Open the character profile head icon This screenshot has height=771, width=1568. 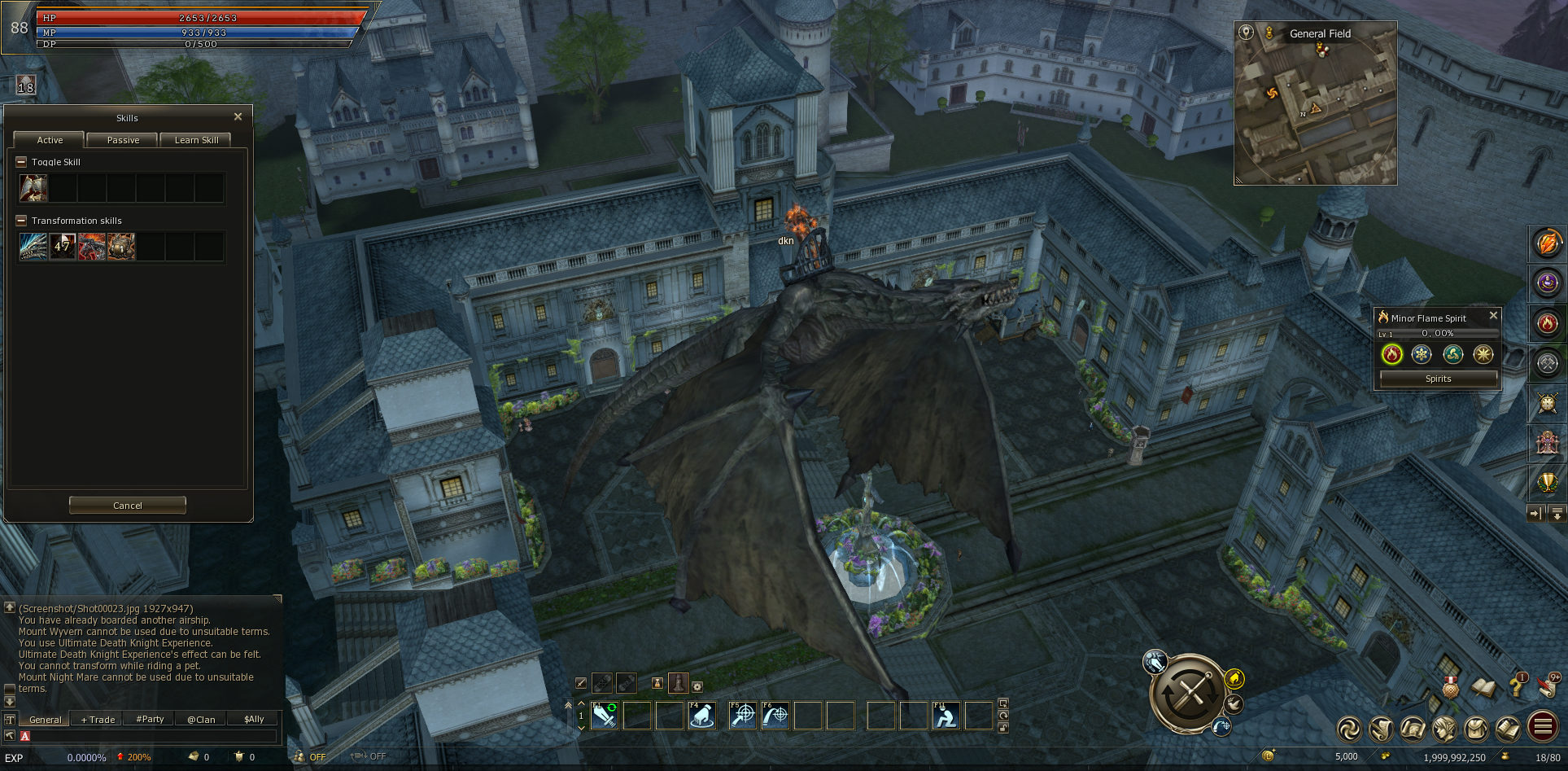[1444, 729]
